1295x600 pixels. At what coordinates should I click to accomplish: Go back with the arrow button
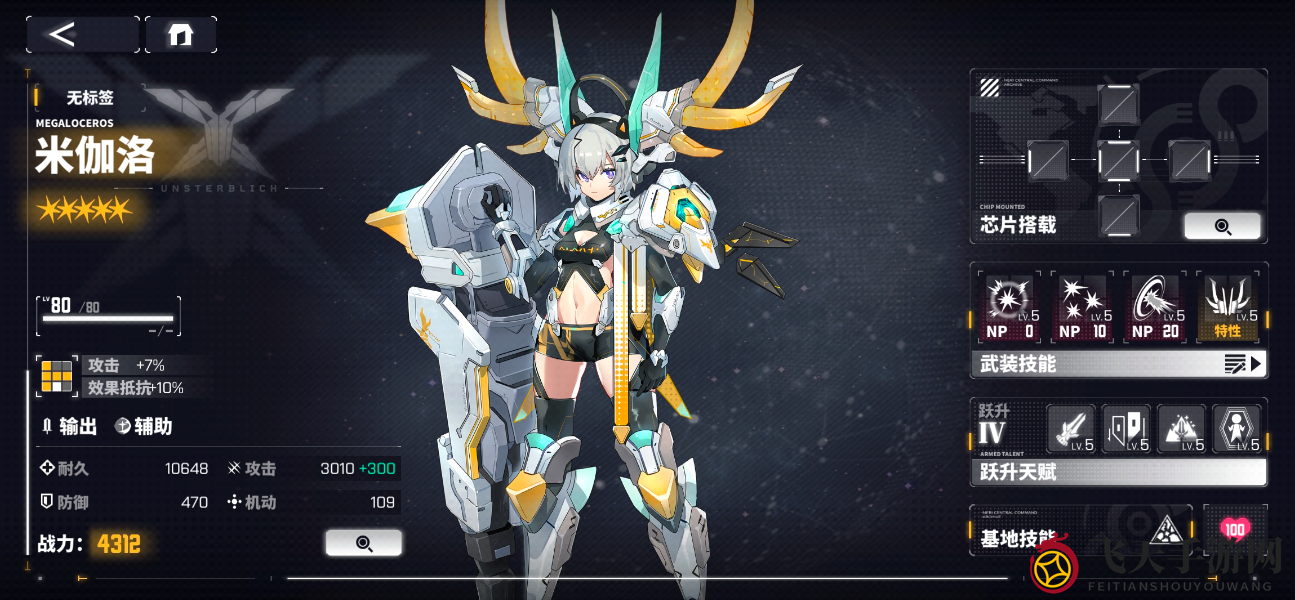click(82, 35)
